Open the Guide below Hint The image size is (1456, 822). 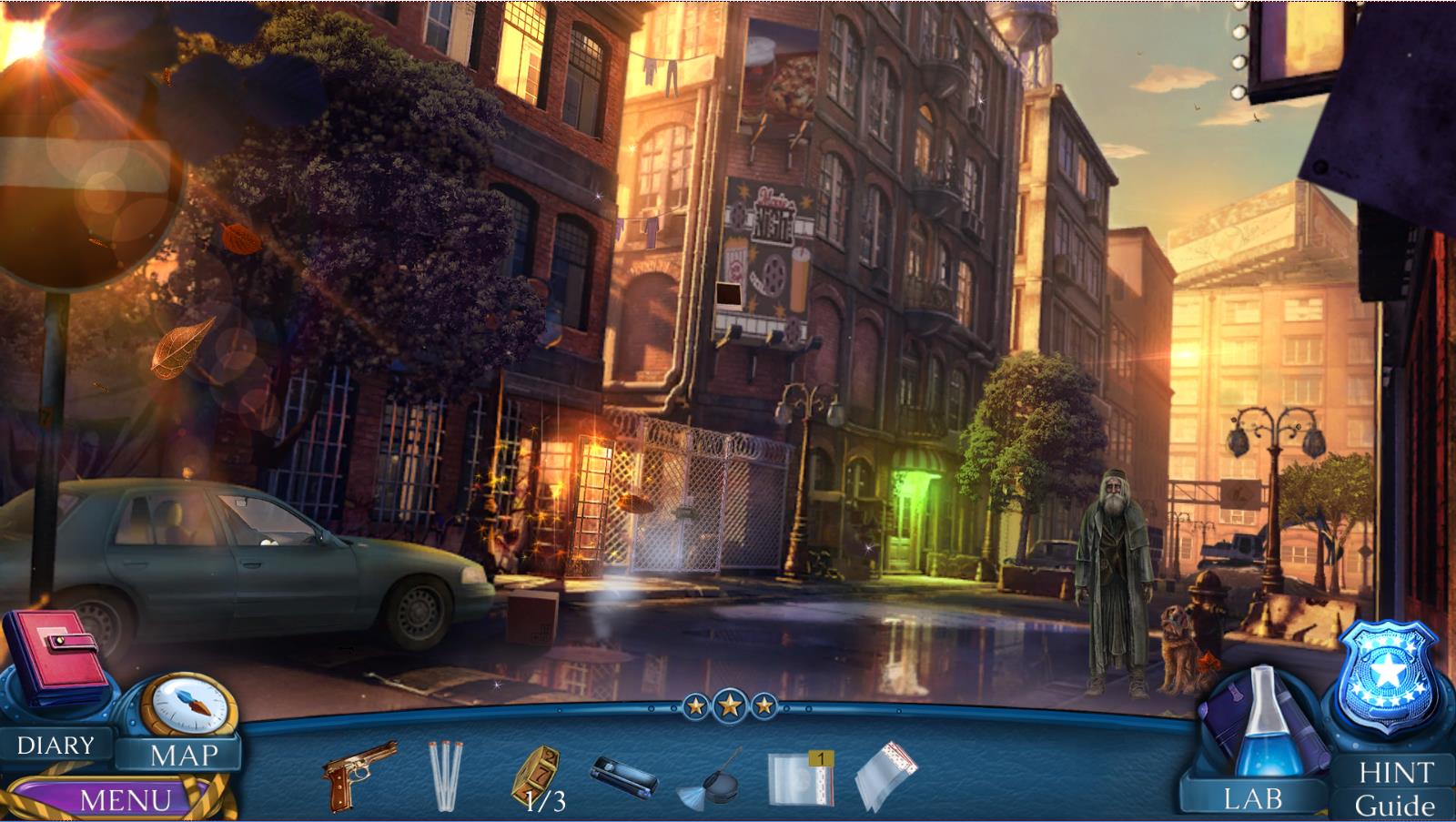click(x=1393, y=806)
